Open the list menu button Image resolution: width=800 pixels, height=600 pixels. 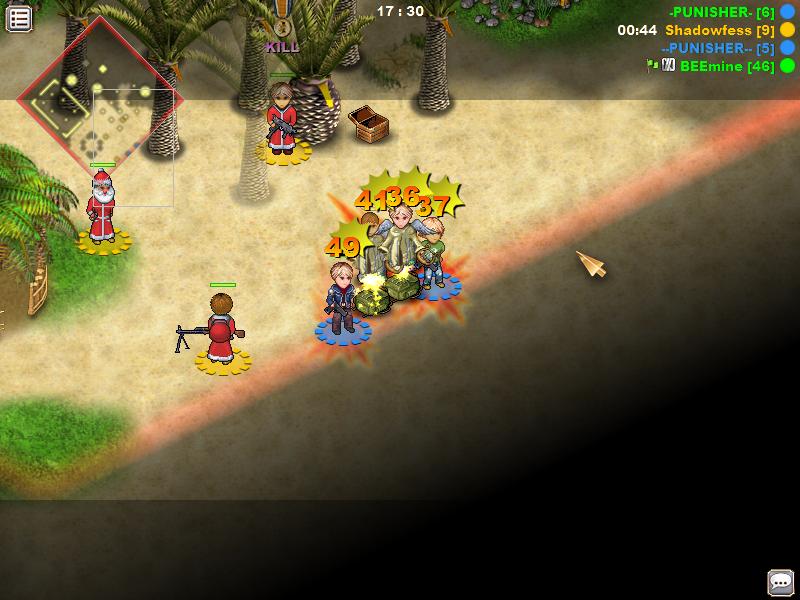pyautogui.click(x=19, y=17)
